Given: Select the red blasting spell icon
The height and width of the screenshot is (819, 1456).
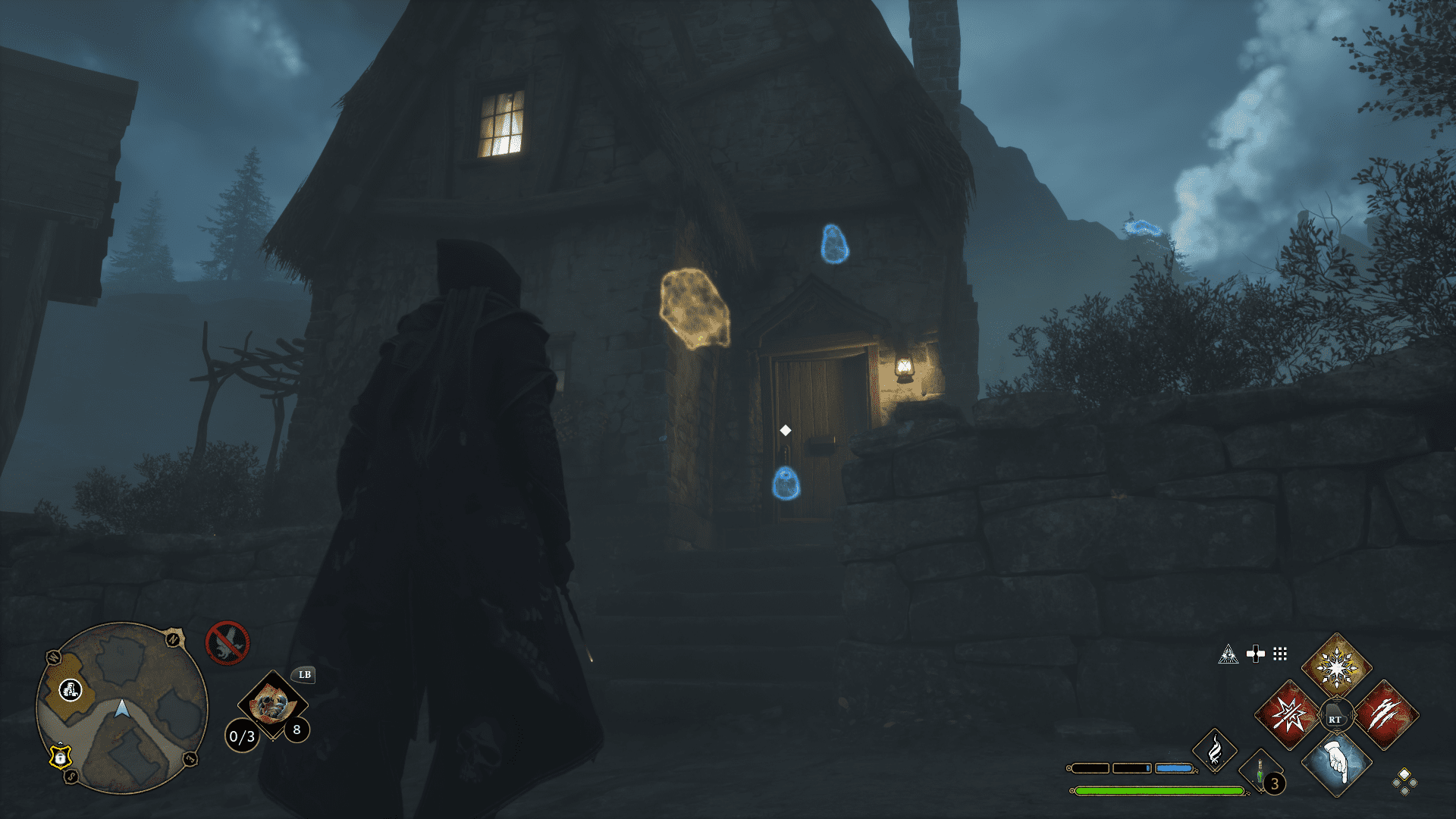Looking at the screenshot, I should pos(1288,714).
